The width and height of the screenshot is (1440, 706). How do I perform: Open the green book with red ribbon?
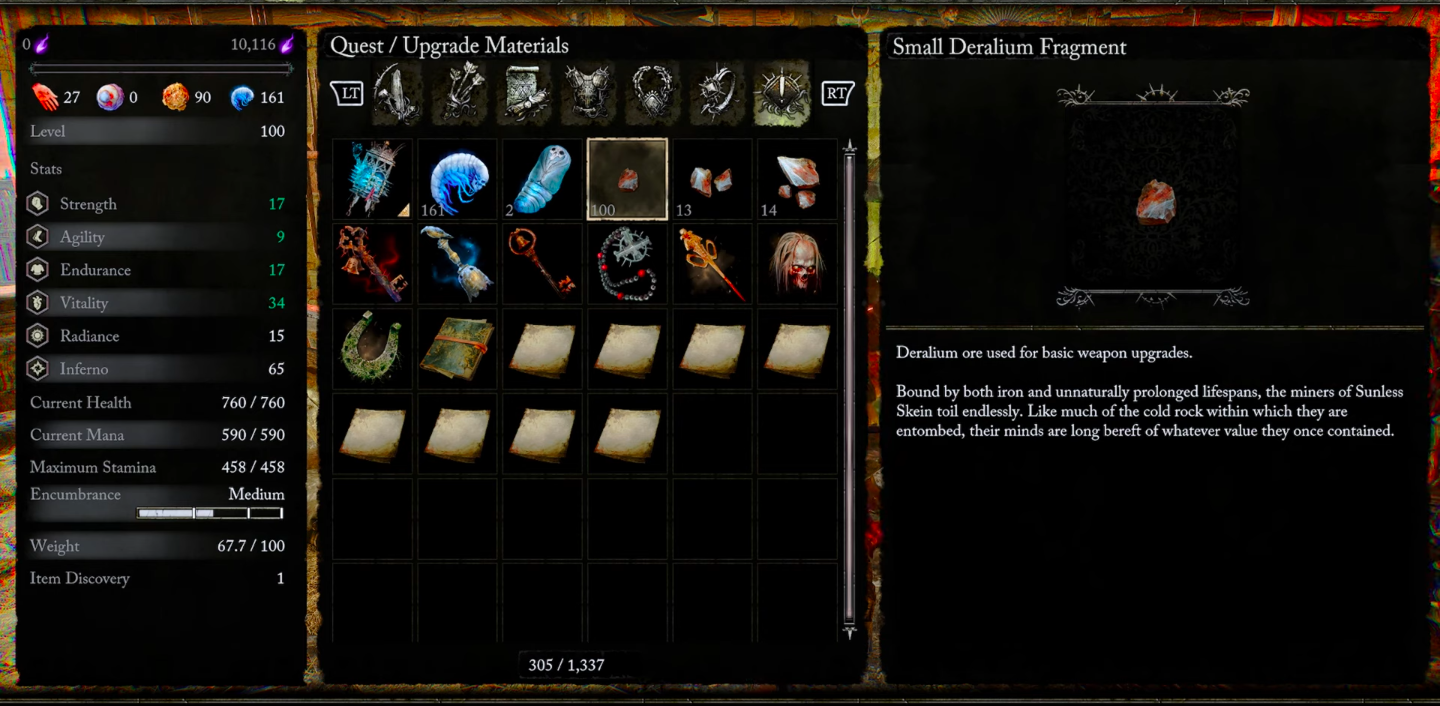pos(457,349)
